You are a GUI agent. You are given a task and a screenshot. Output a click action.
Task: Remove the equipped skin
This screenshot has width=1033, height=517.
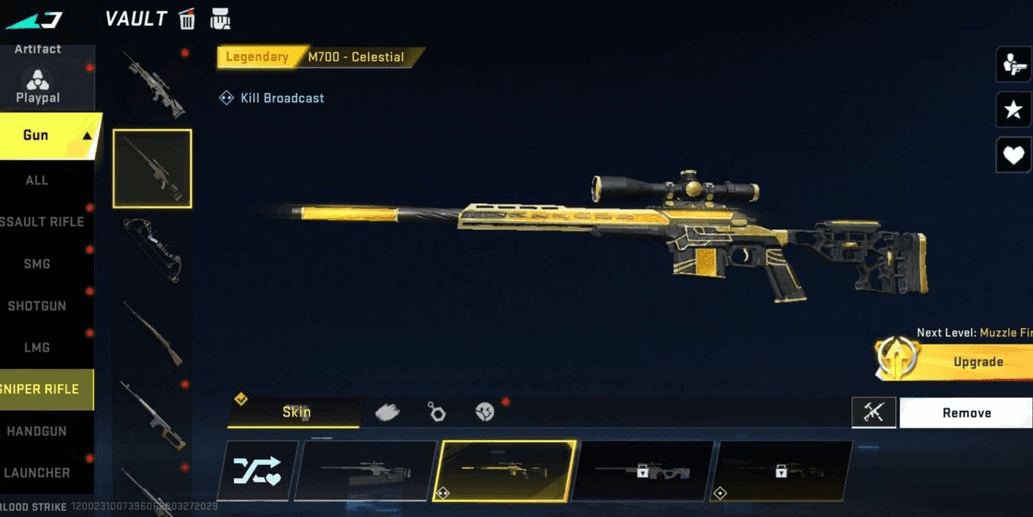(966, 413)
